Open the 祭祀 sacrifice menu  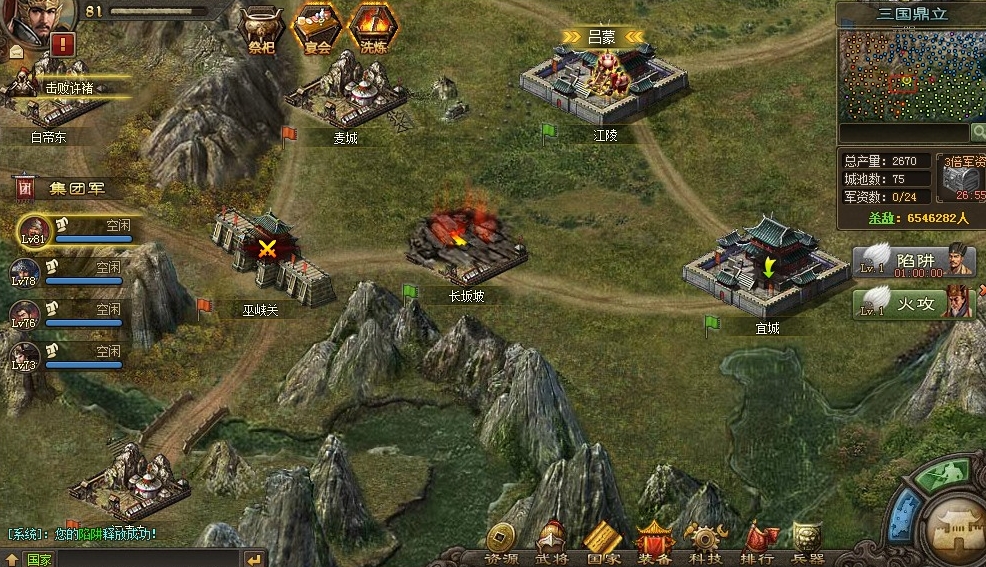pos(262,27)
